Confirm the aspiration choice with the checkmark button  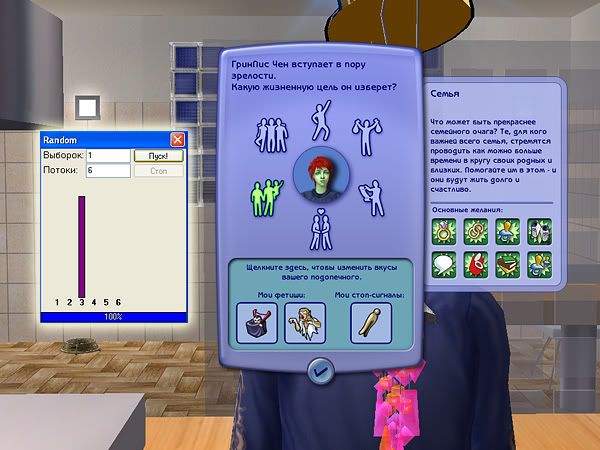[322, 369]
